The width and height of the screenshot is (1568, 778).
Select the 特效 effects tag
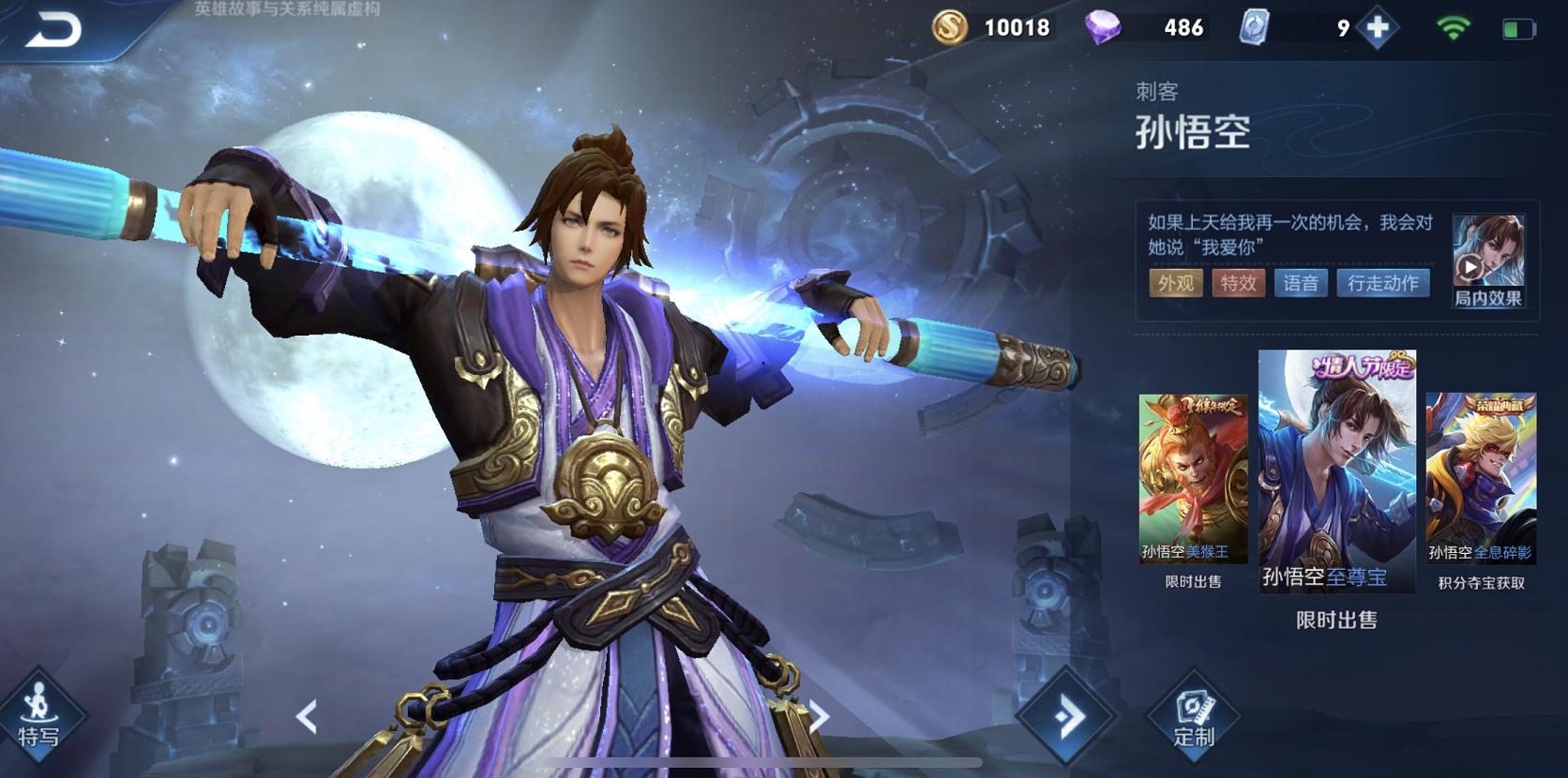pos(1238,283)
